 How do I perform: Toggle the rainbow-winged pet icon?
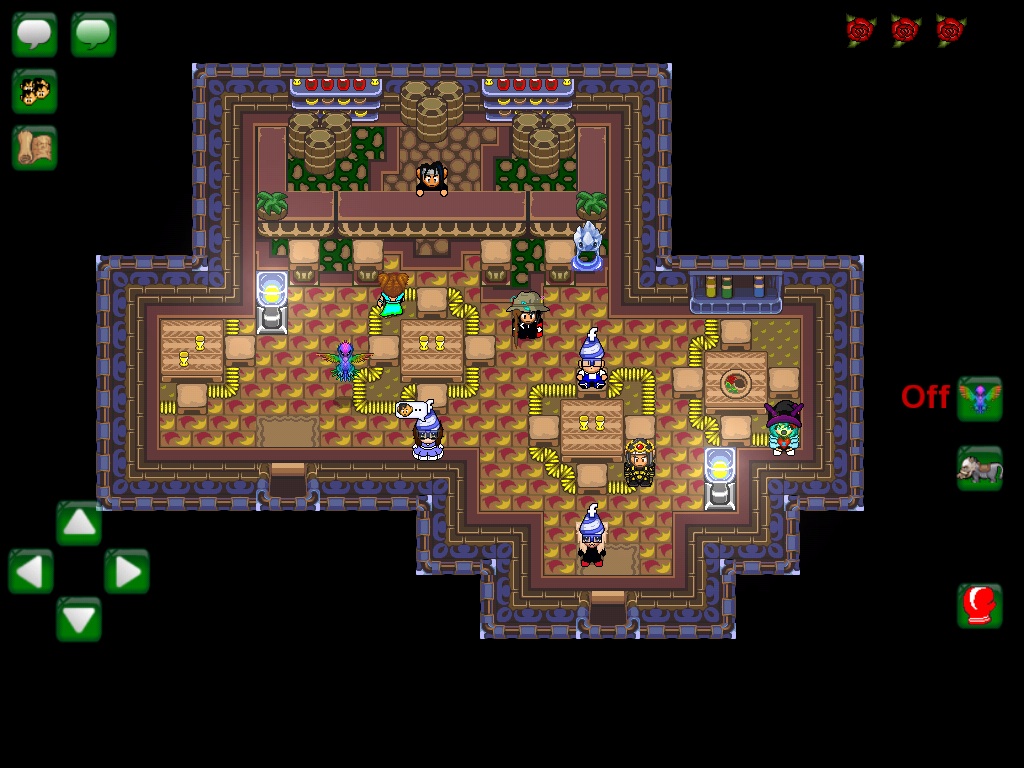(x=979, y=398)
